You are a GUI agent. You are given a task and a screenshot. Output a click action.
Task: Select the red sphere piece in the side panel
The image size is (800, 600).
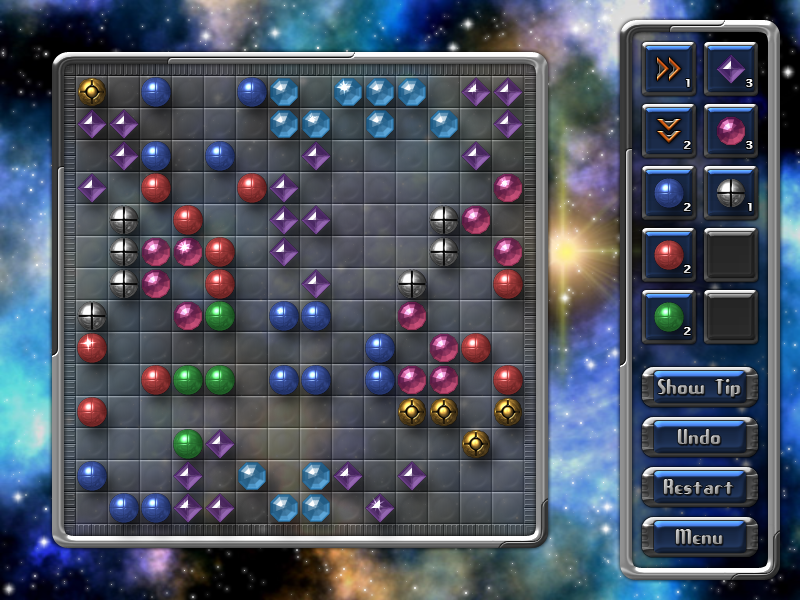pos(668,255)
